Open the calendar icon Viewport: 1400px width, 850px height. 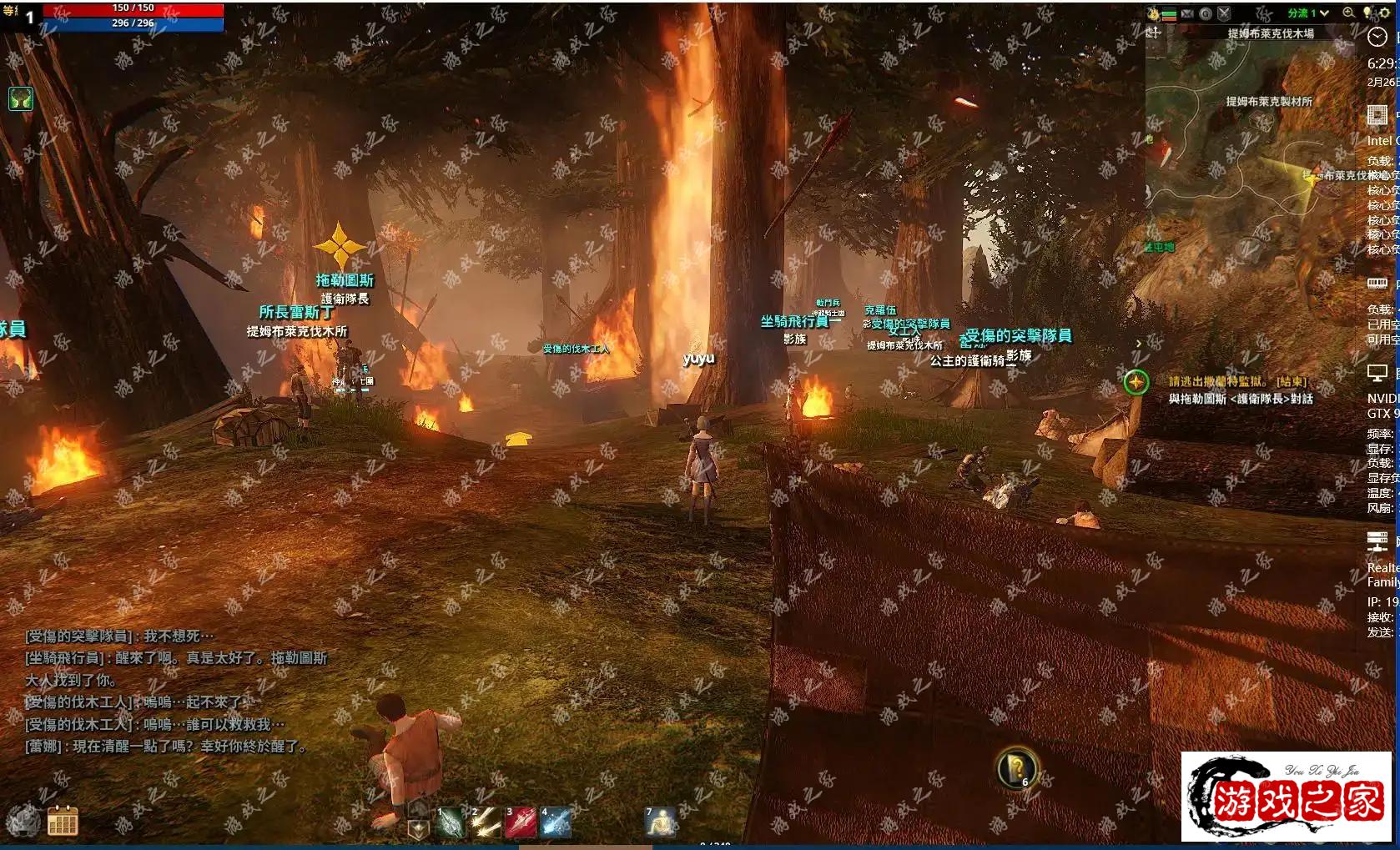click(63, 821)
